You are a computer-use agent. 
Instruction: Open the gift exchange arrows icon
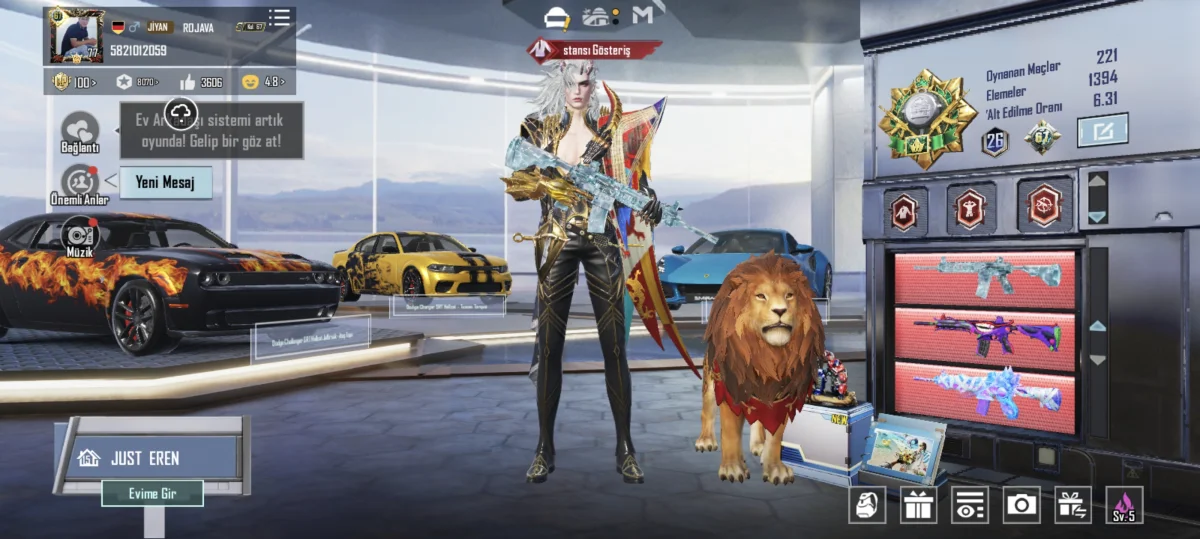(1073, 505)
